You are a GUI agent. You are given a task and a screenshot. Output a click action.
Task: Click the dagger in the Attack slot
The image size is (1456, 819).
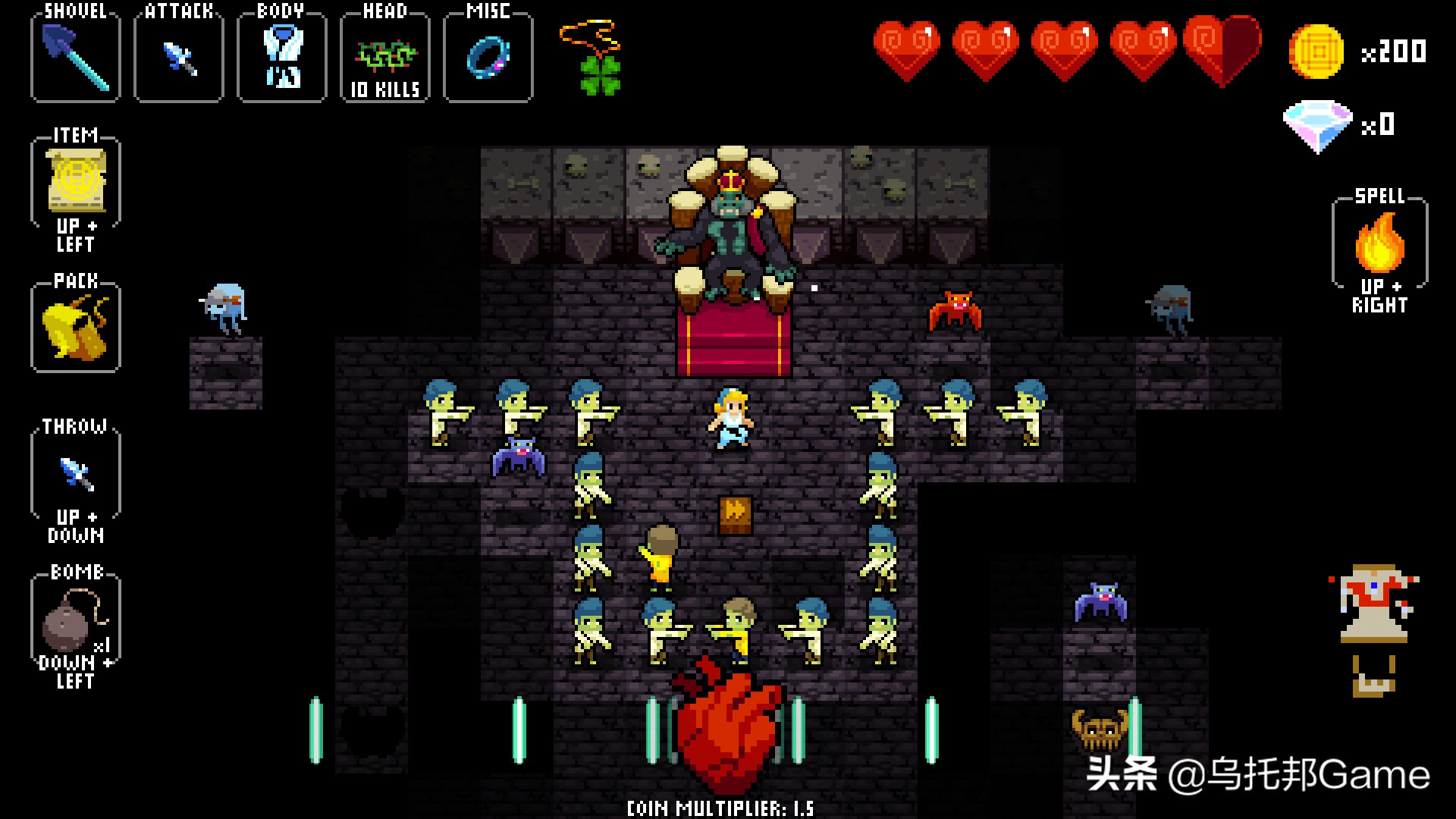pos(179,58)
